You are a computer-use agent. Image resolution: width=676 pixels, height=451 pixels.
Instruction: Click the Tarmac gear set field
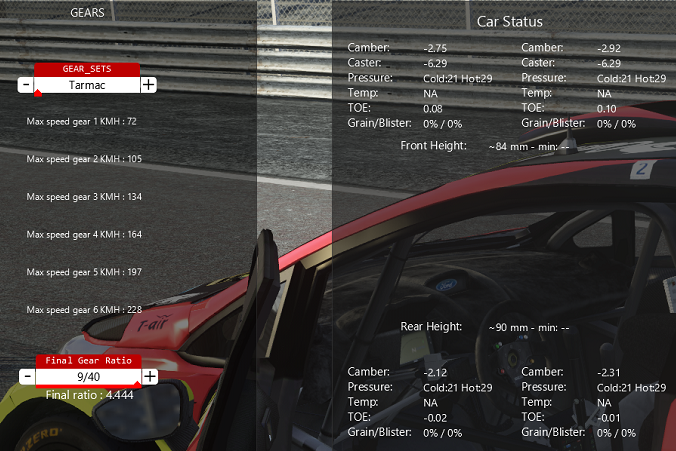(x=87, y=85)
